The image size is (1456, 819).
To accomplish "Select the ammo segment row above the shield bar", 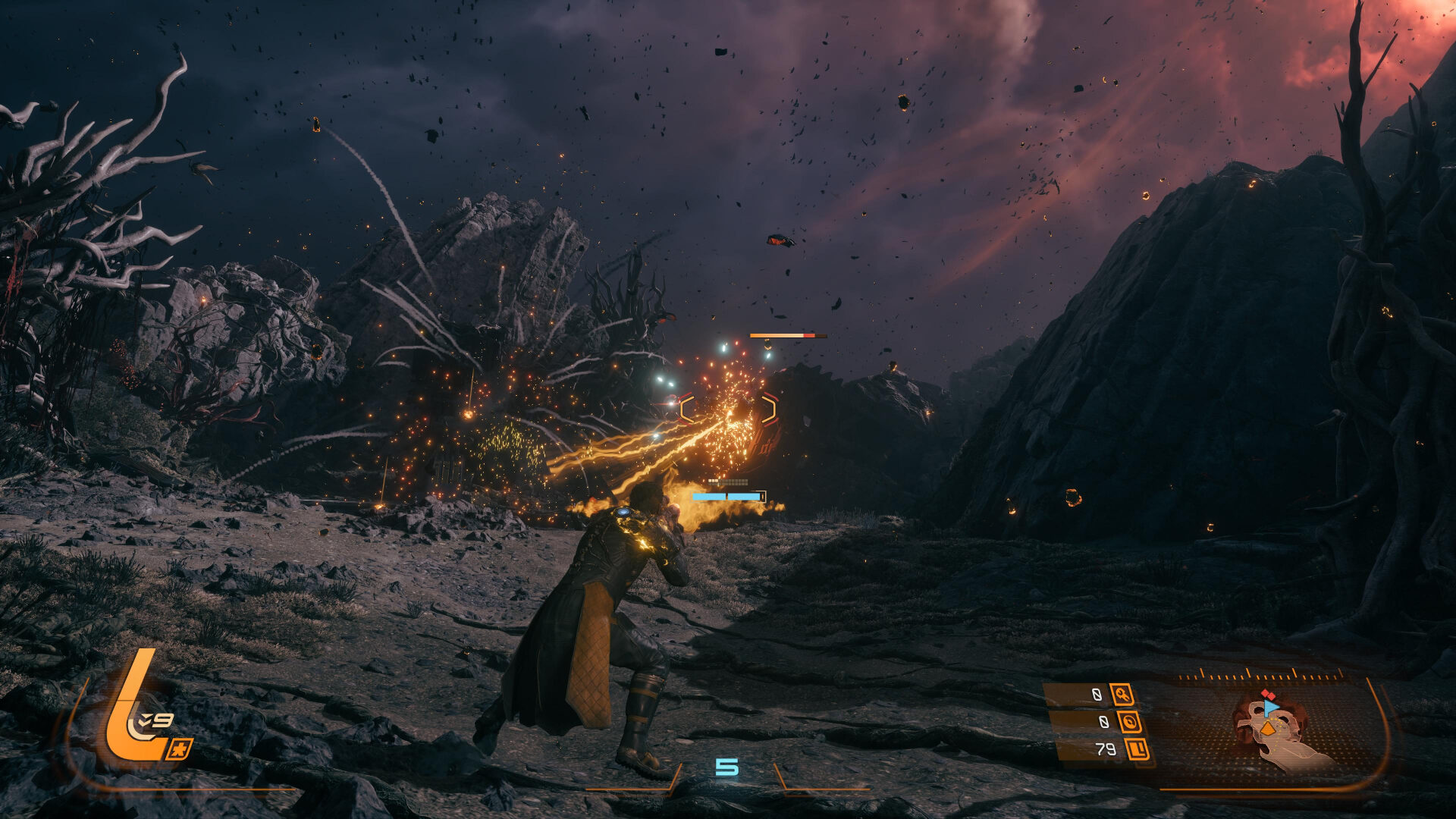I will [728, 482].
